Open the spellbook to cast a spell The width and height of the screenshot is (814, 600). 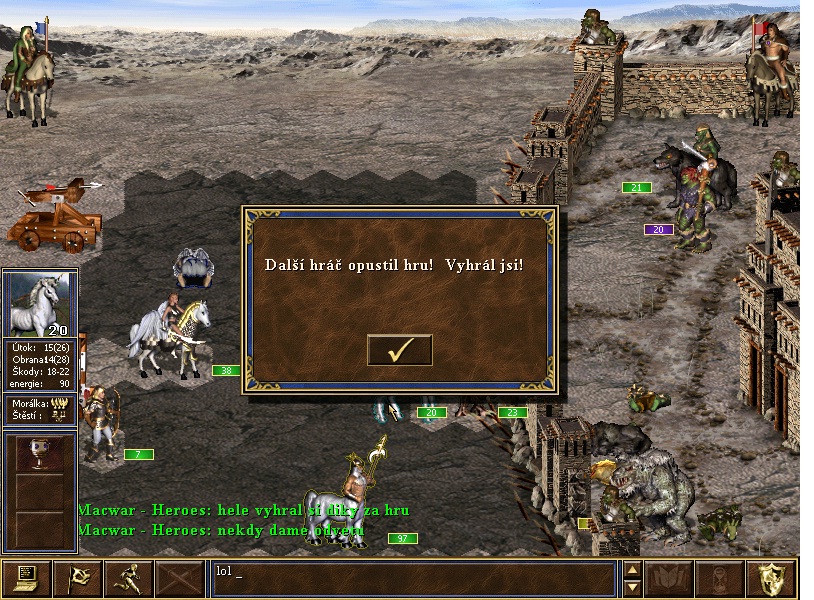click(x=668, y=578)
